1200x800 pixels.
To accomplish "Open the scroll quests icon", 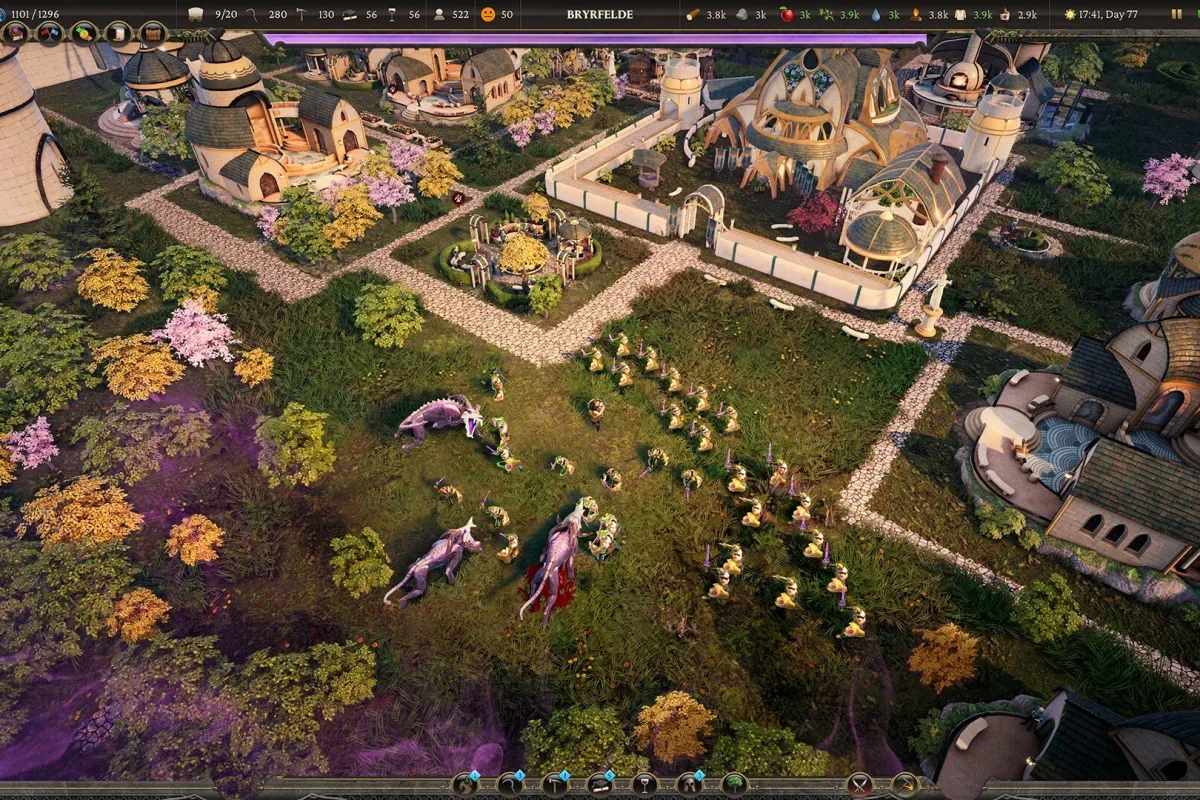I will coord(118,32).
